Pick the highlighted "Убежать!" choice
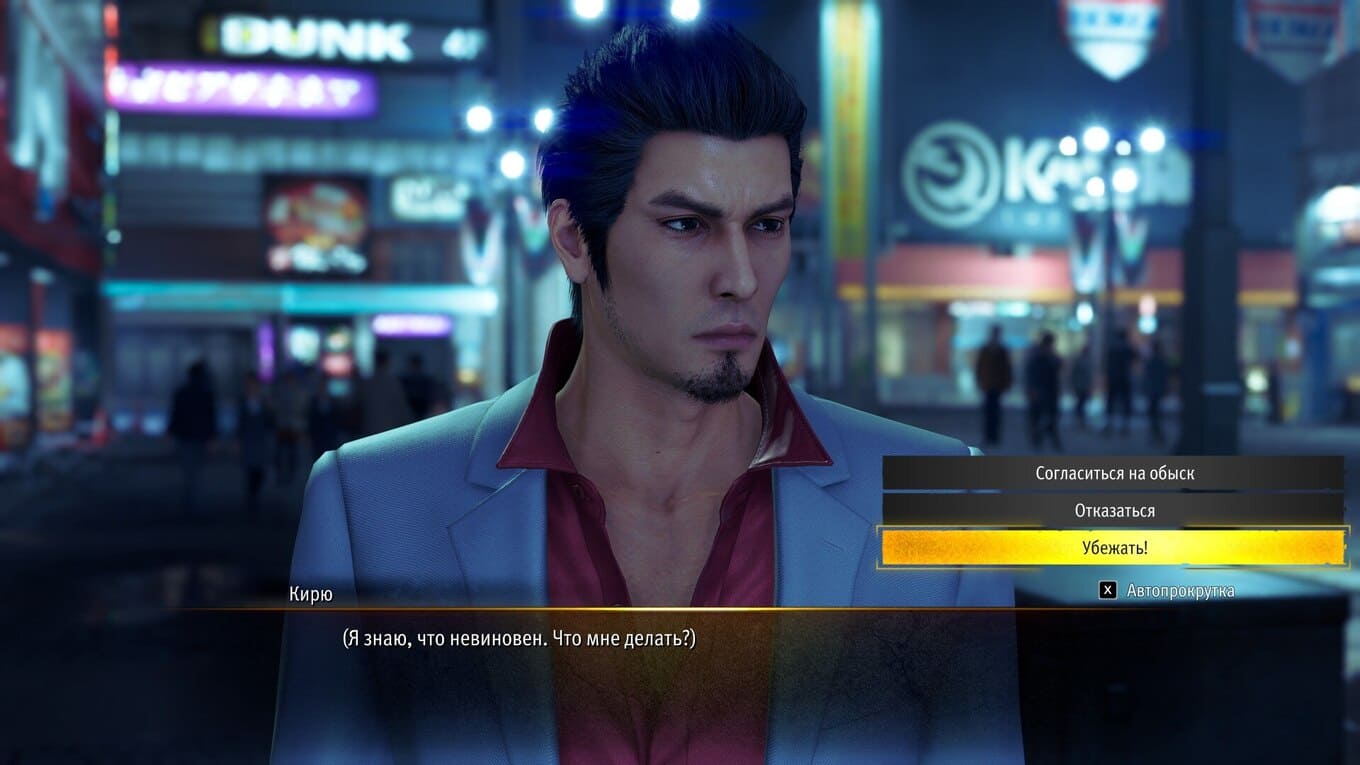 [1114, 548]
